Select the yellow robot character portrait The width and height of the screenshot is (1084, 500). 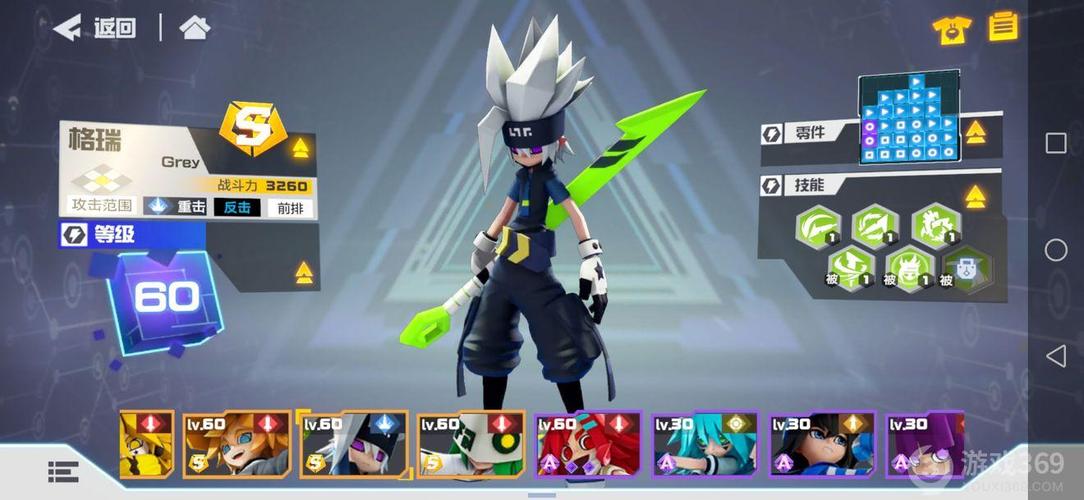(145, 445)
